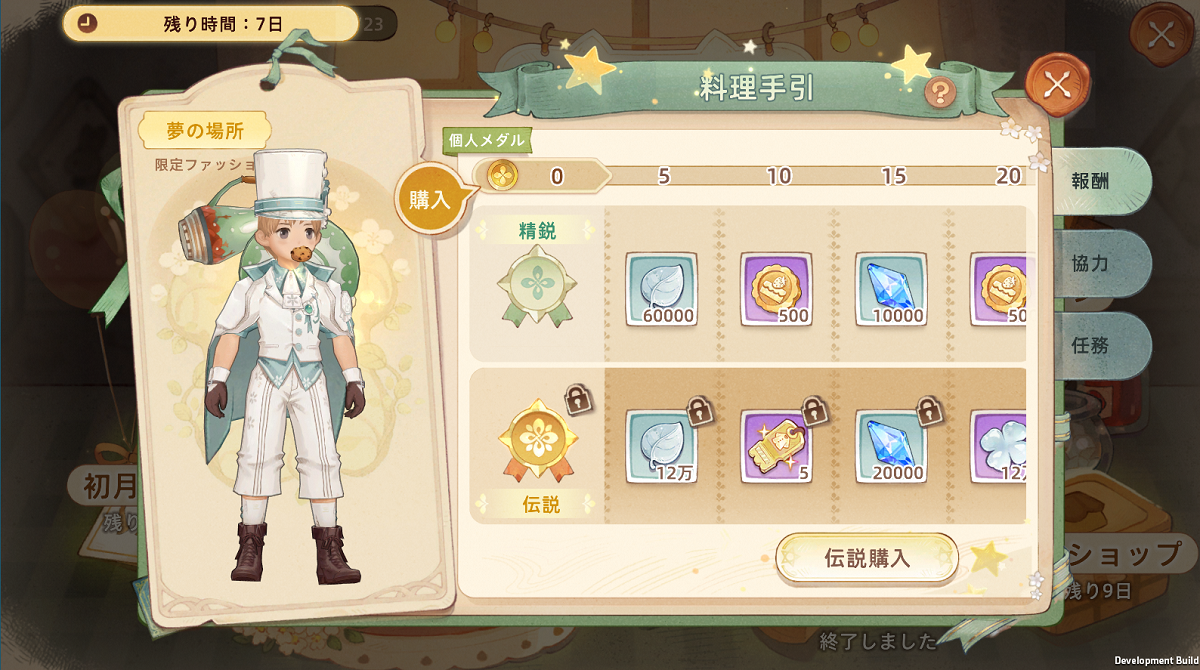Open the question mark help icon
Viewport: 1200px width, 670px height.
(940, 93)
